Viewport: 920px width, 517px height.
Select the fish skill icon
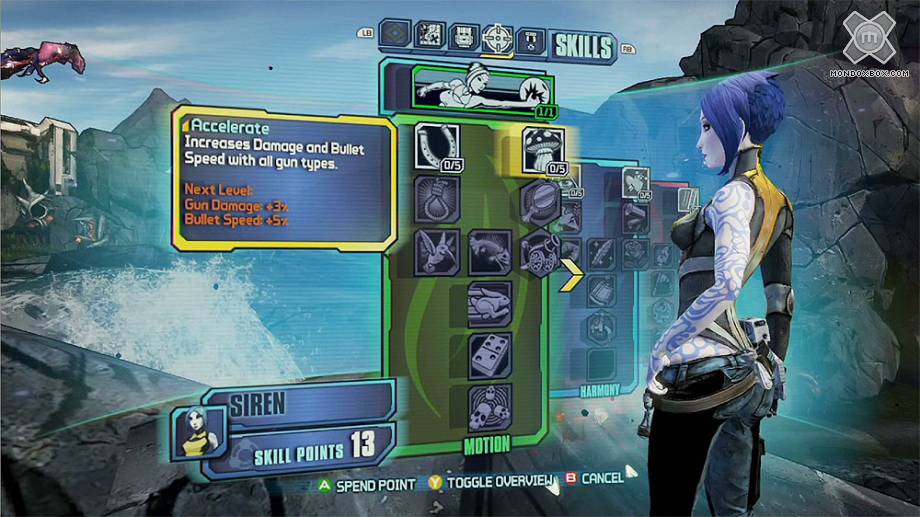pyautogui.click(x=490, y=251)
